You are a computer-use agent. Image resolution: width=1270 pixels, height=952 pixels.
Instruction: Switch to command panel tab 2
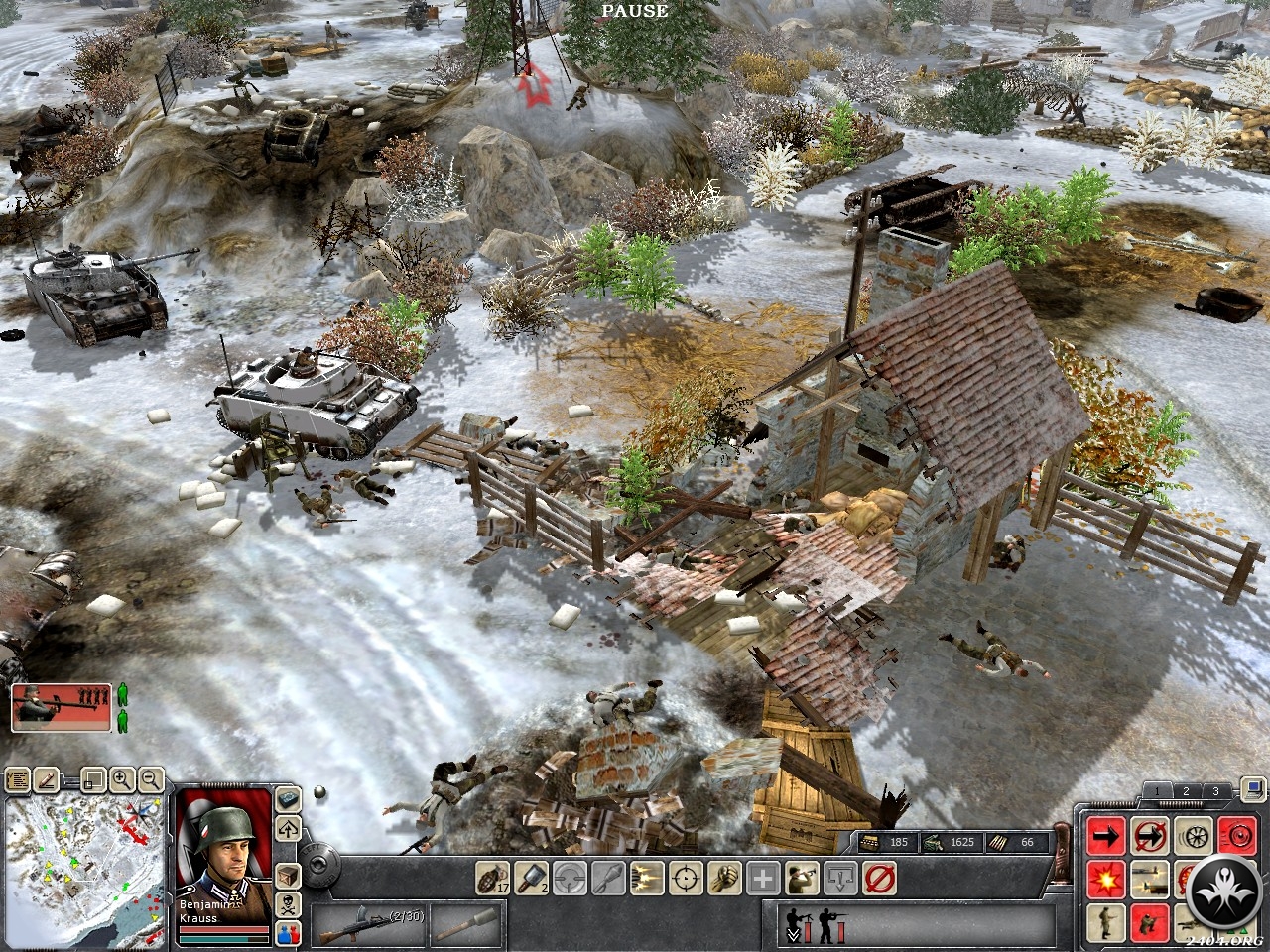pos(1185,791)
